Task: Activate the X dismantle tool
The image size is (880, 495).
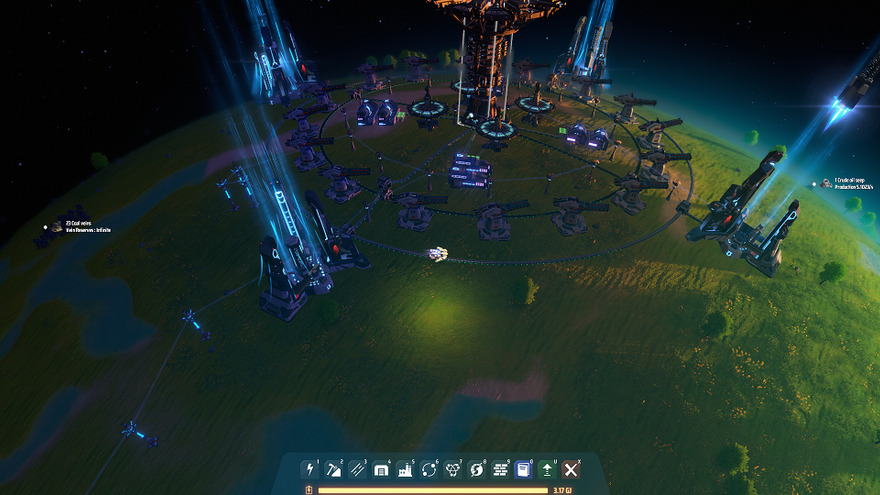Action: coord(571,469)
